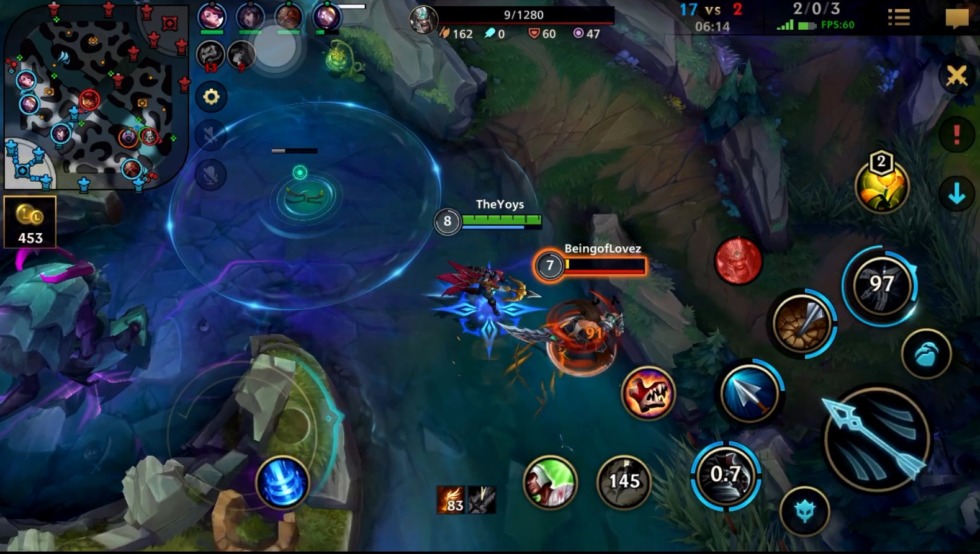
Task: Select the red-haired ally portrait
Action: tap(212, 17)
